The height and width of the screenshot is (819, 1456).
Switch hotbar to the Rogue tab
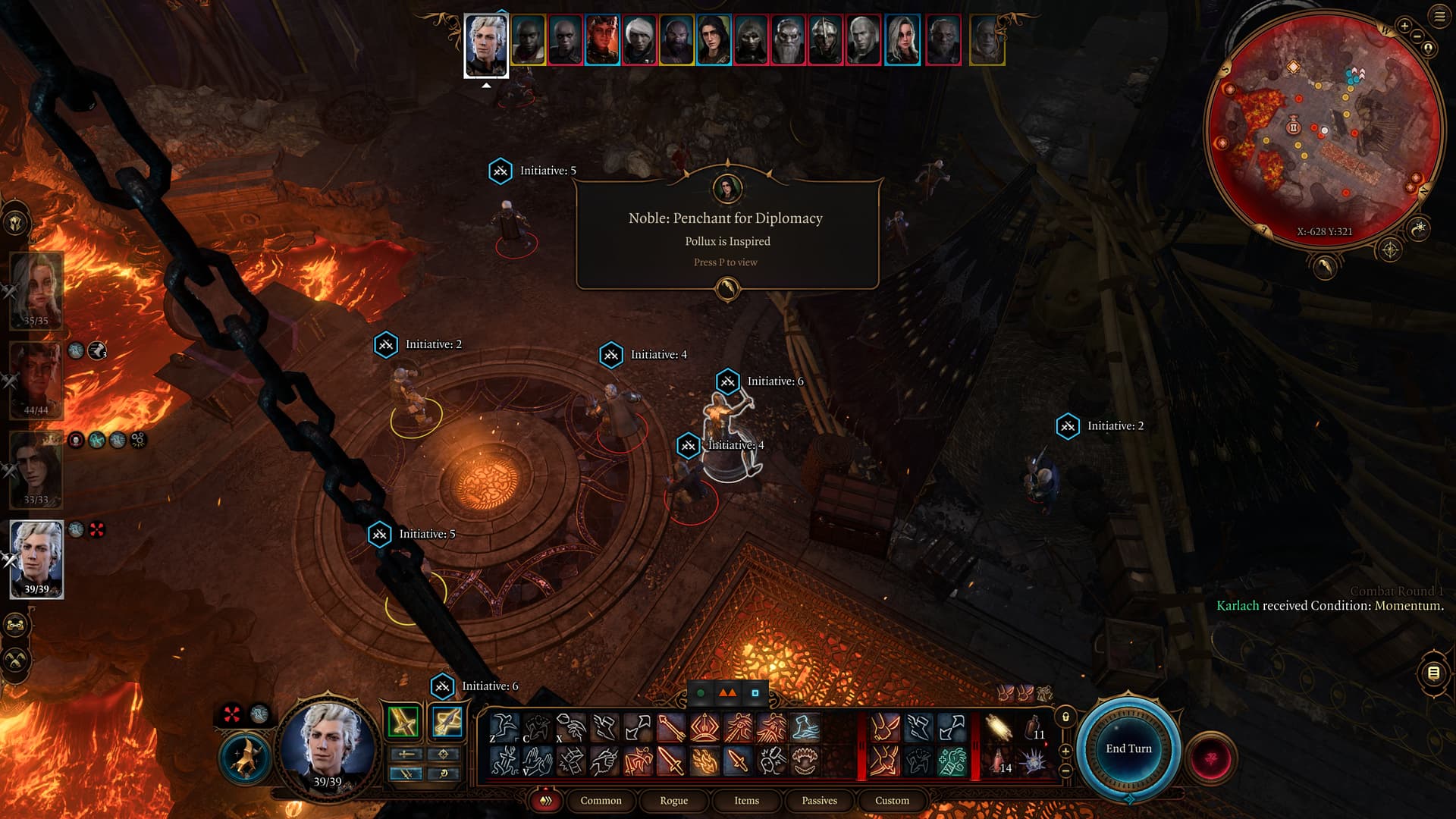pos(673,800)
